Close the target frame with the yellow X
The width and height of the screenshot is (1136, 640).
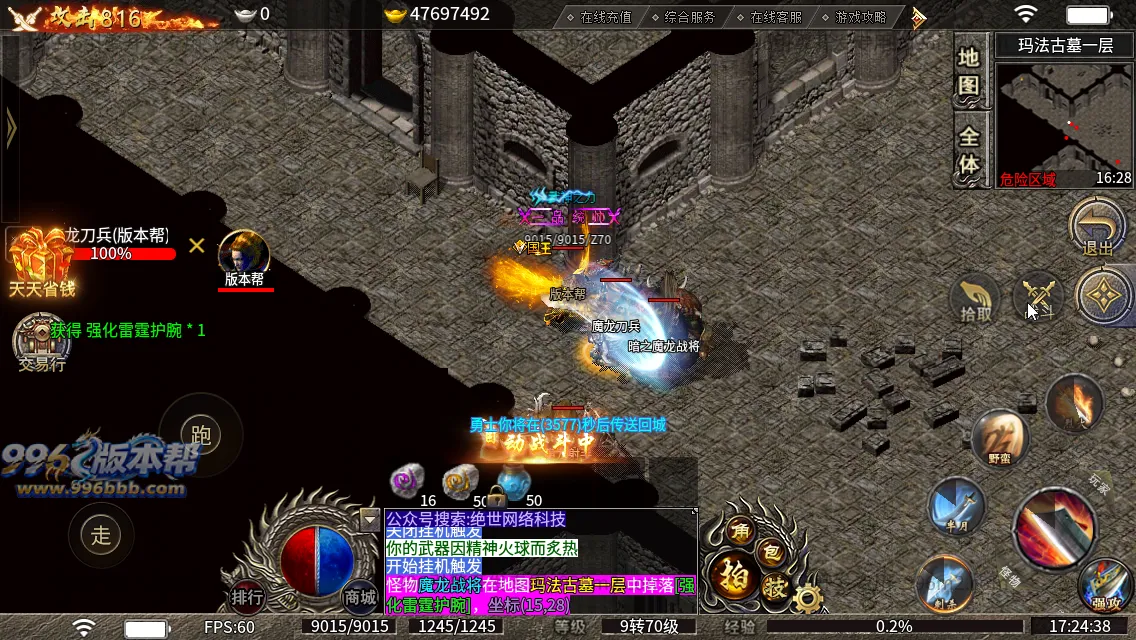coord(197,245)
